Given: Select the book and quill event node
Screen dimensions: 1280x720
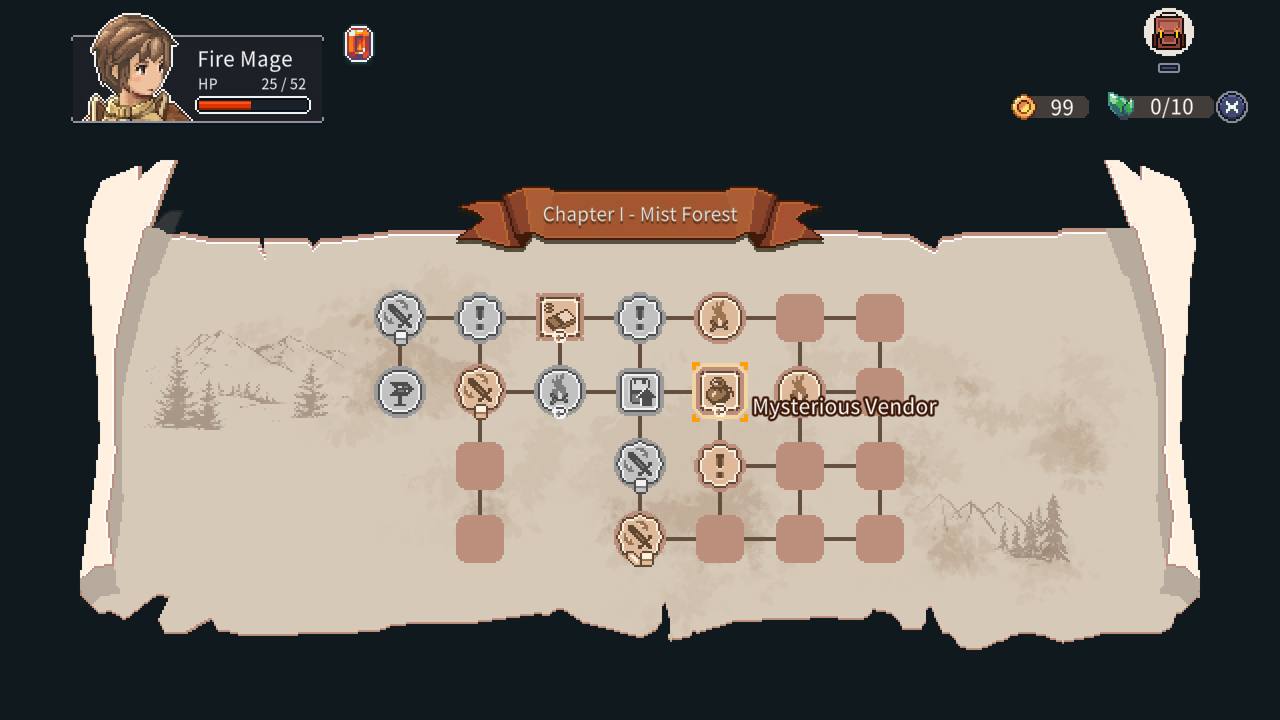Looking at the screenshot, I should tap(560, 318).
